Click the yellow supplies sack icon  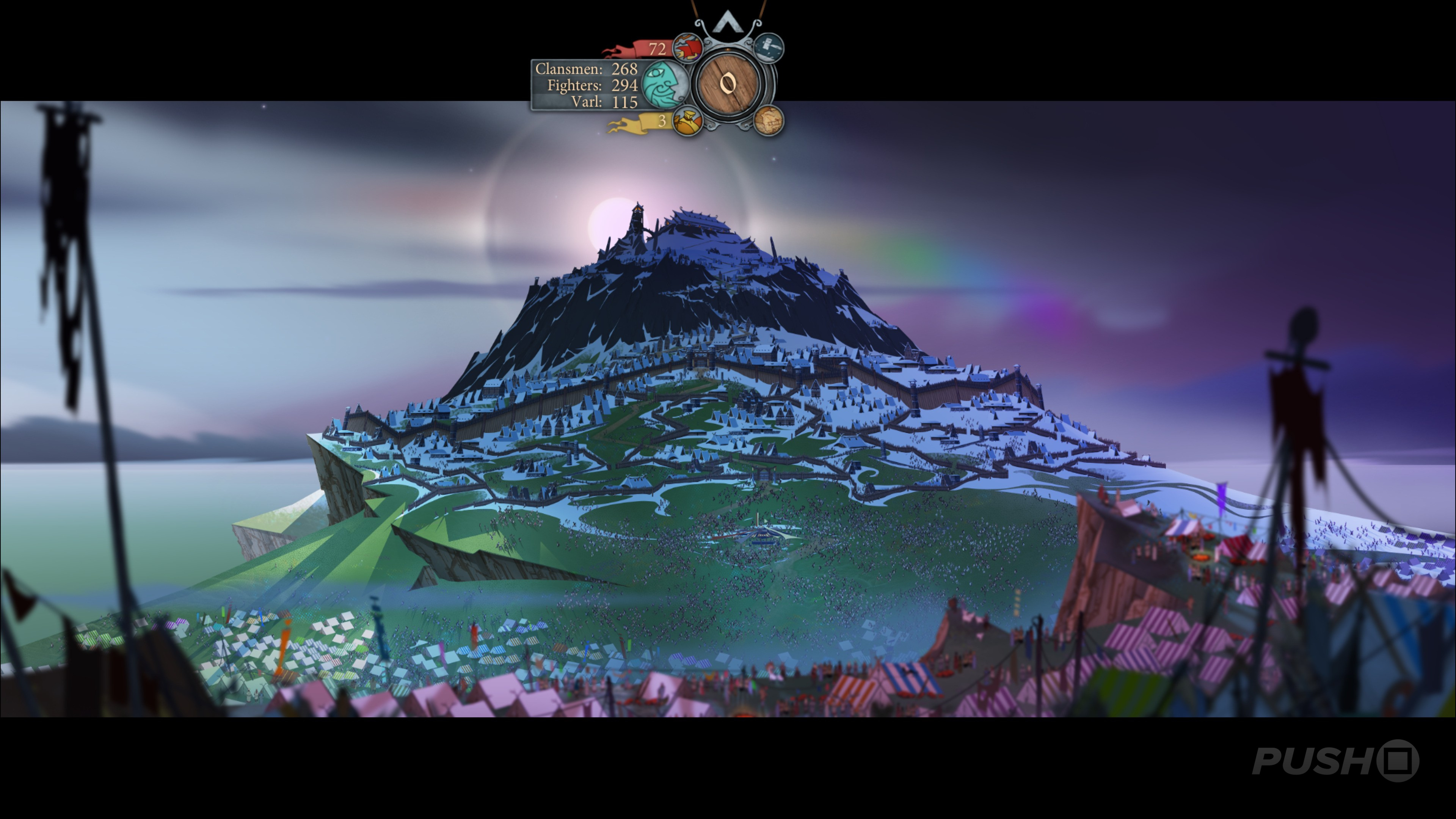pos(687,121)
